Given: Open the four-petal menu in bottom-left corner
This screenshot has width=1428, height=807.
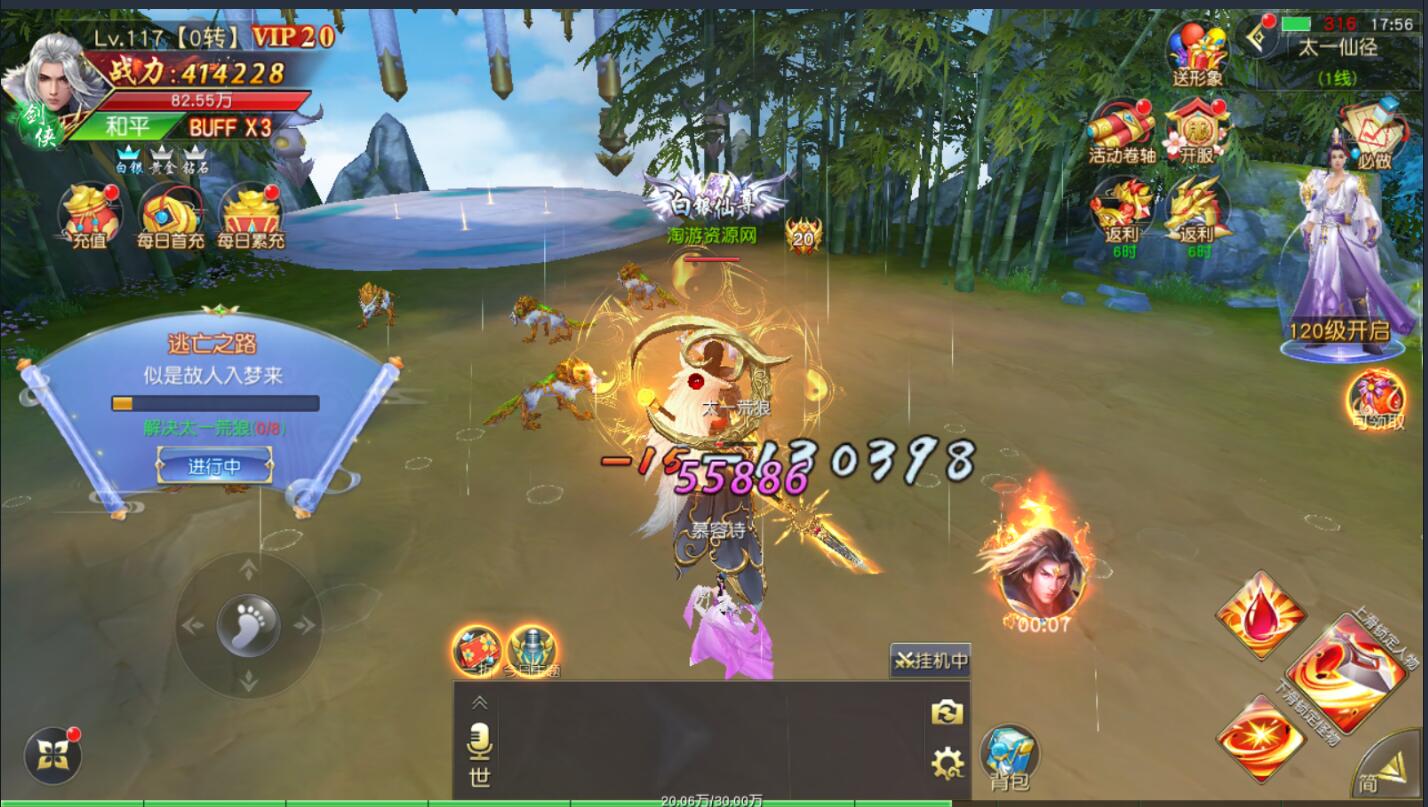Looking at the screenshot, I should point(52,757).
